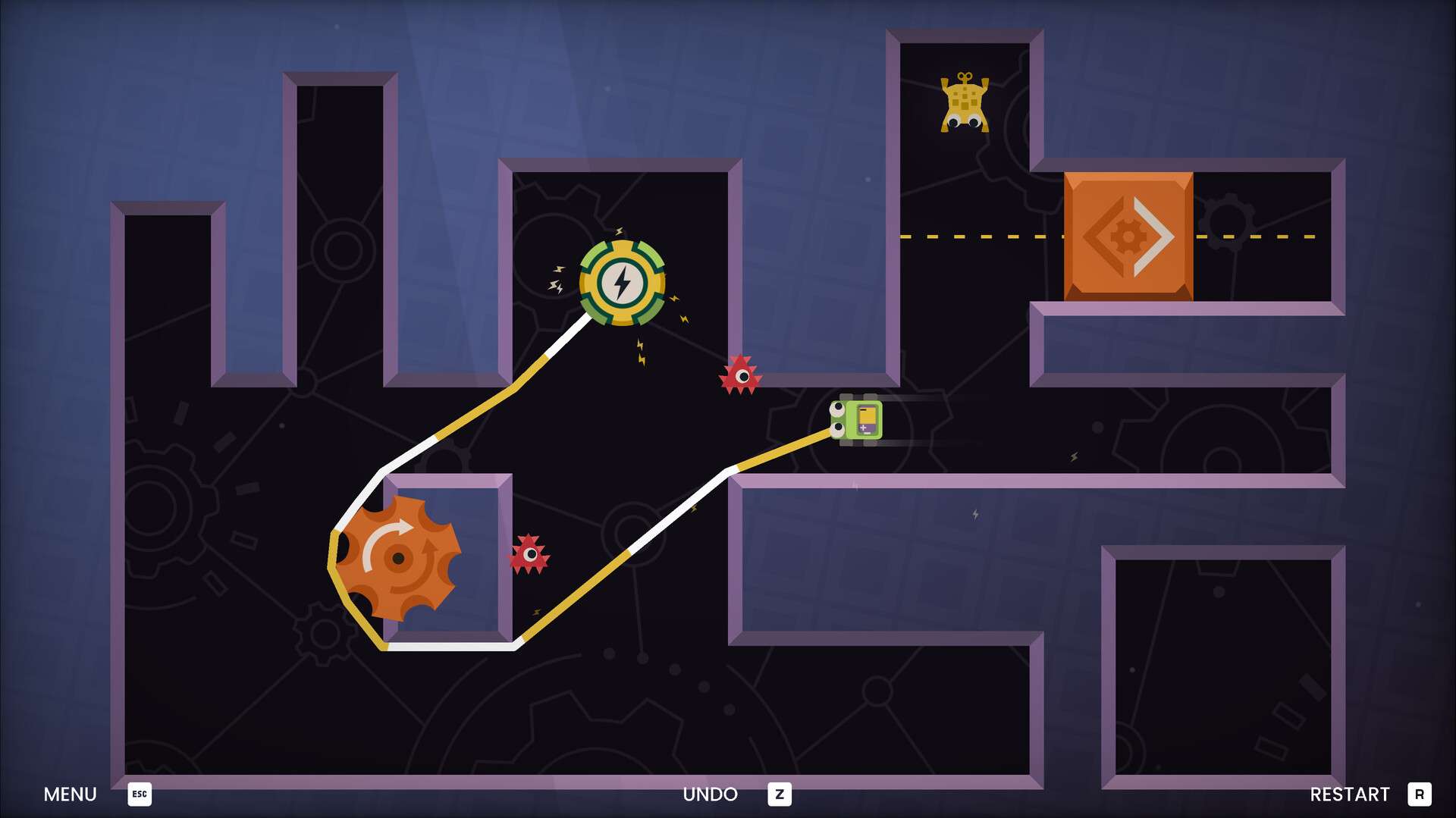Undo the last move
This screenshot has width=1456, height=818.
pyautogui.click(x=711, y=794)
